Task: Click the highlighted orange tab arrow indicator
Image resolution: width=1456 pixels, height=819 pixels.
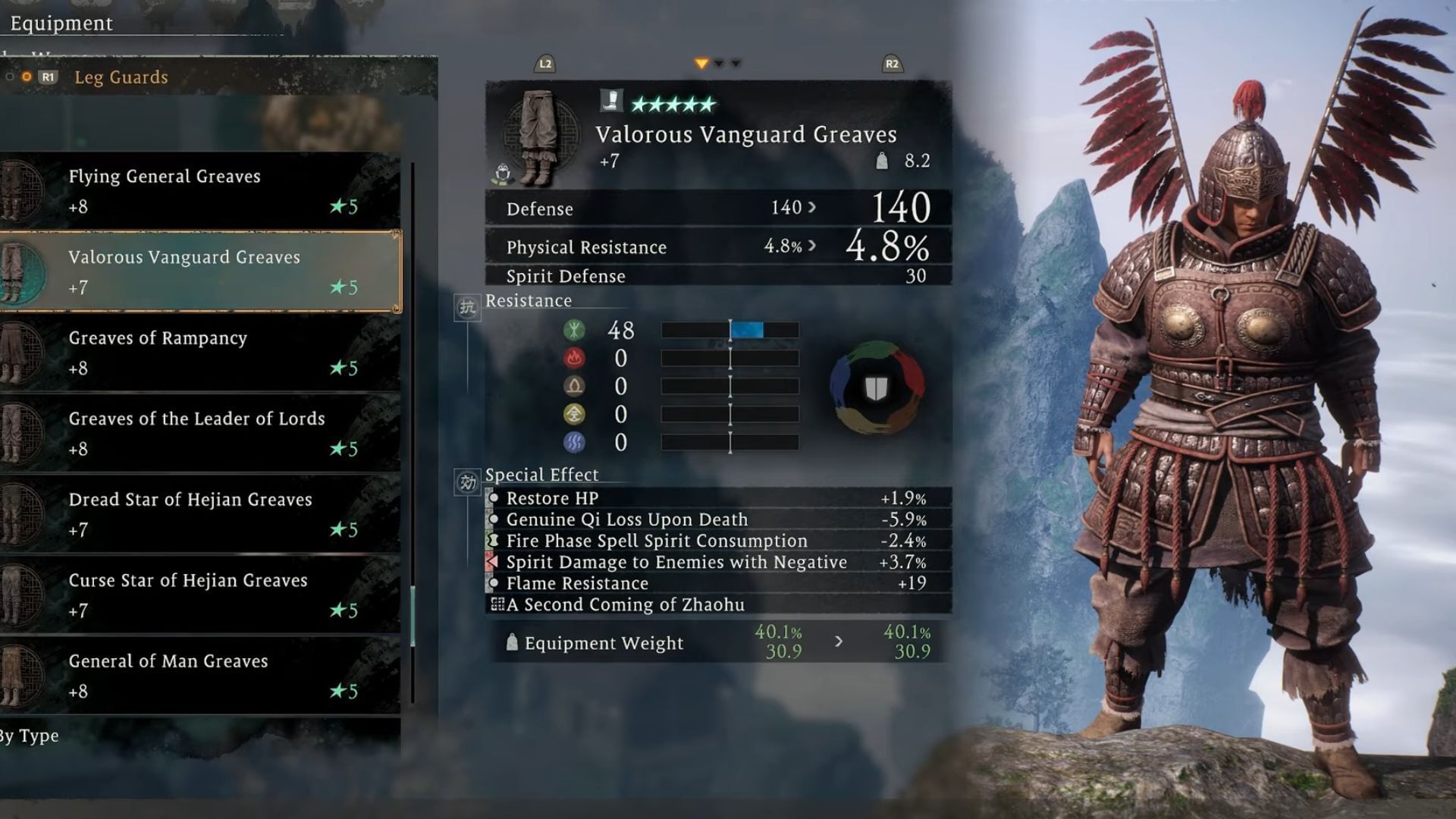Action: (701, 64)
